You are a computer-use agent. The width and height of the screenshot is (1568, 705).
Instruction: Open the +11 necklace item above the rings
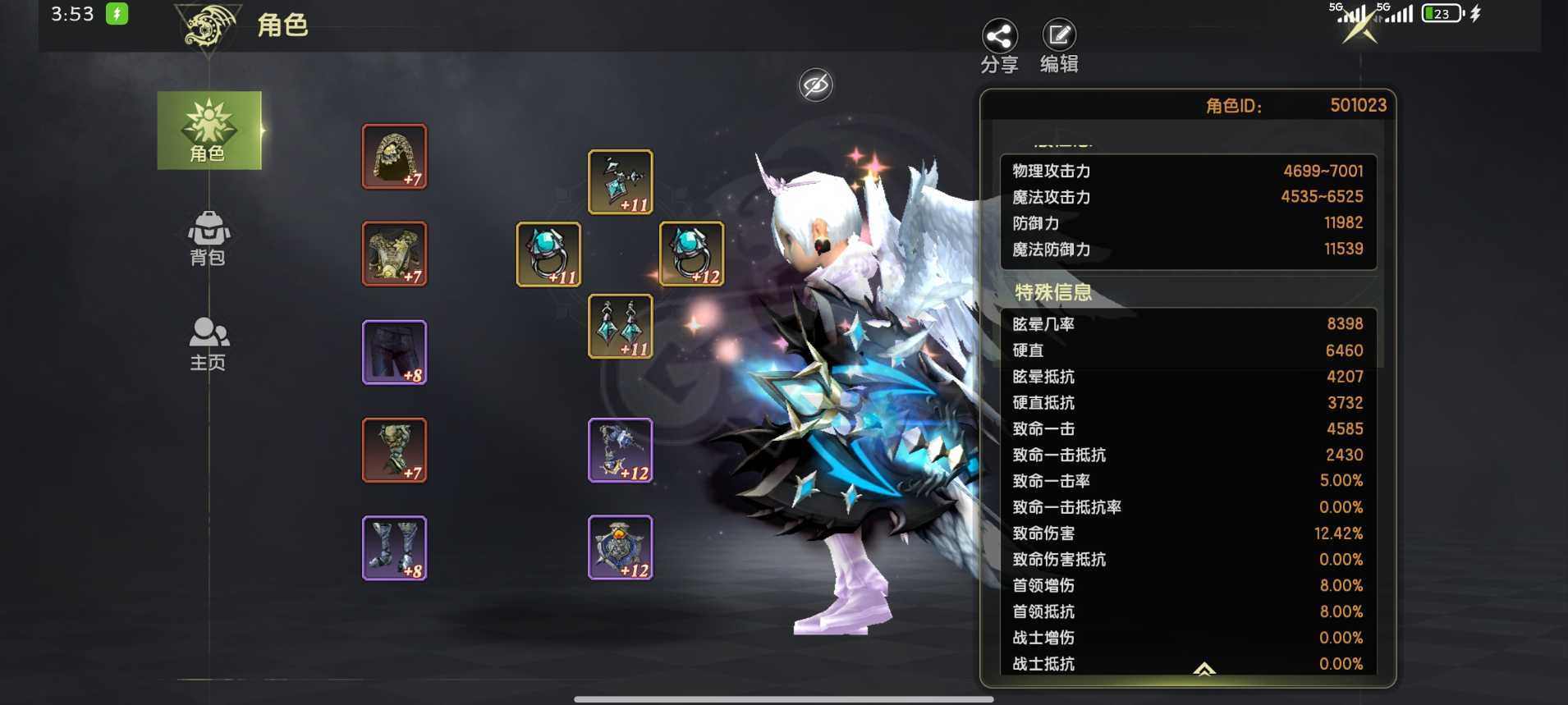[620, 181]
